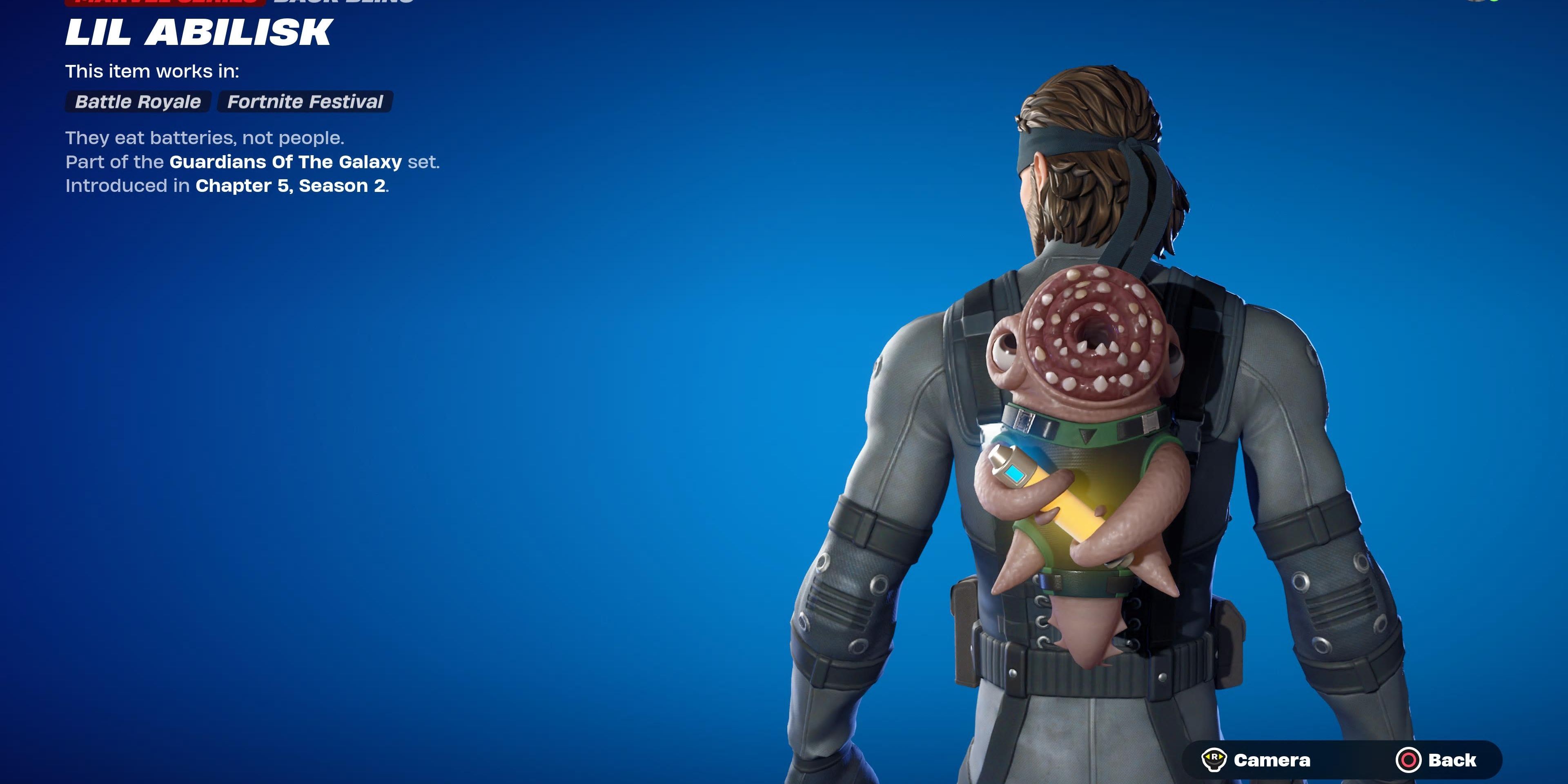Screen dimensions: 1568x784
Task: Toggle the Battle Royale compatibility tag
Action: pyautogui.click(x=137, y=101)
